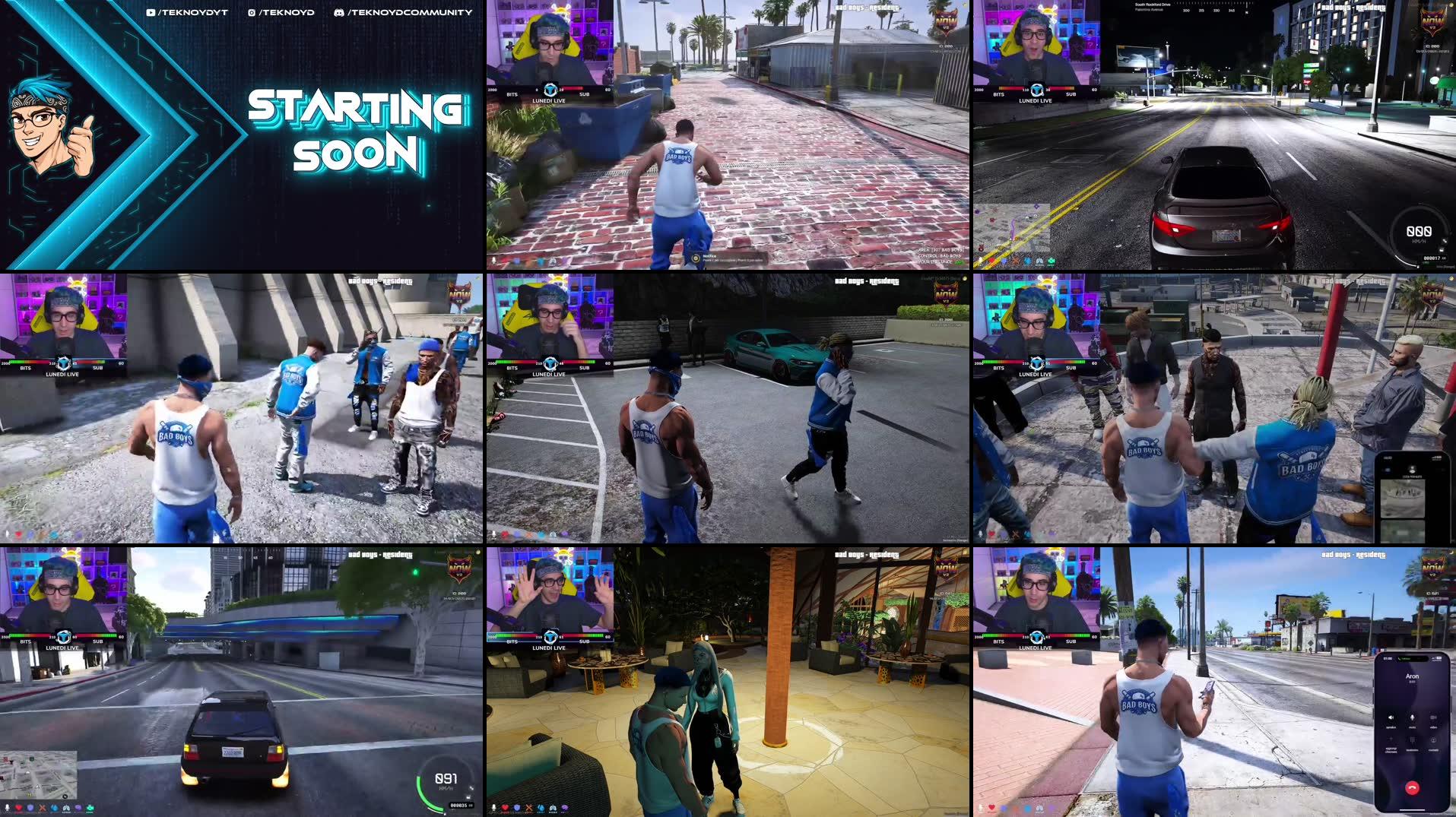Toggle mute on the Aron phone call
This screenshot has width=1456, height=817.
[x=1412, y=718]
